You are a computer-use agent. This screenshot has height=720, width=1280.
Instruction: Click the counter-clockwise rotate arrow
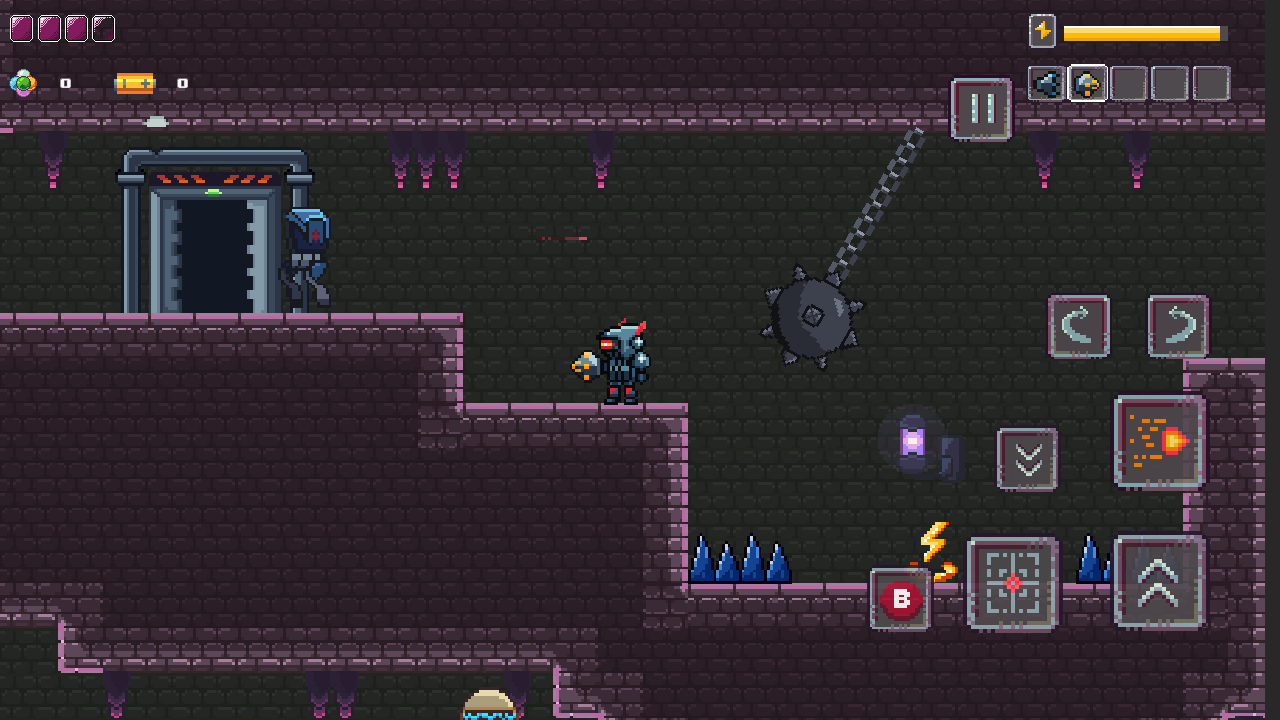coord(1078,328)
